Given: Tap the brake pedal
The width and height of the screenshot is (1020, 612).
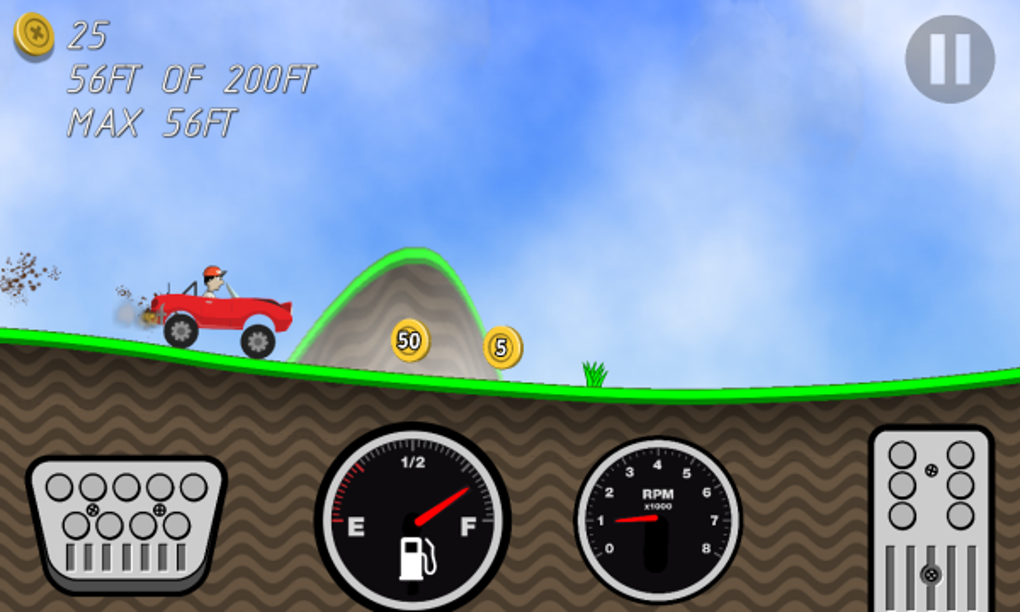Looking at the screenshot, I should click(x=126, y=520).
